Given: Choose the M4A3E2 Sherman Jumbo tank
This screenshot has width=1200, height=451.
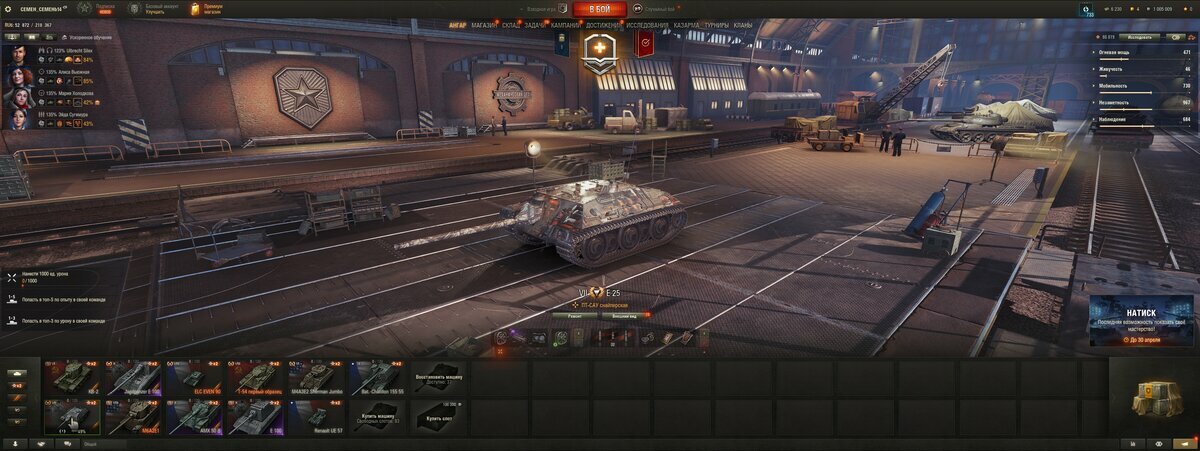Looking at the screenshot, I should [x=316, y=377].
